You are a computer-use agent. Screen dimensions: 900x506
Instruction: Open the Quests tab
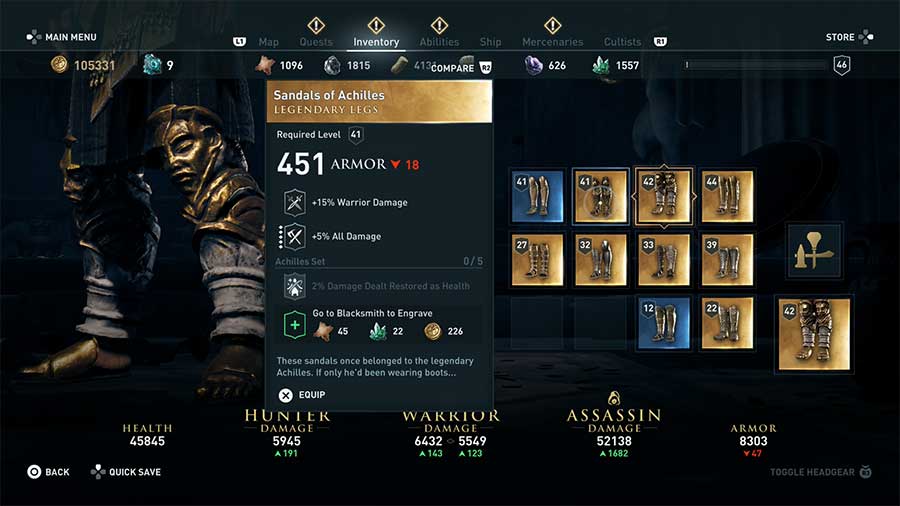316,42
